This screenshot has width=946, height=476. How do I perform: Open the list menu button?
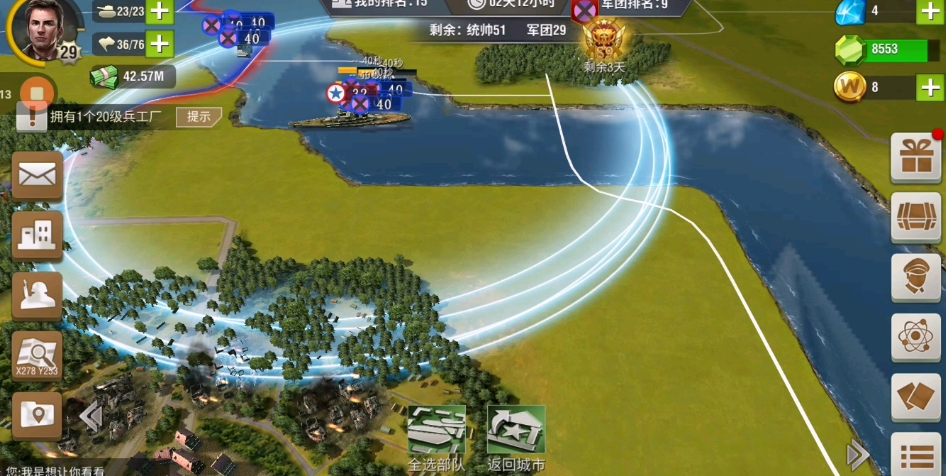(915, 455)
